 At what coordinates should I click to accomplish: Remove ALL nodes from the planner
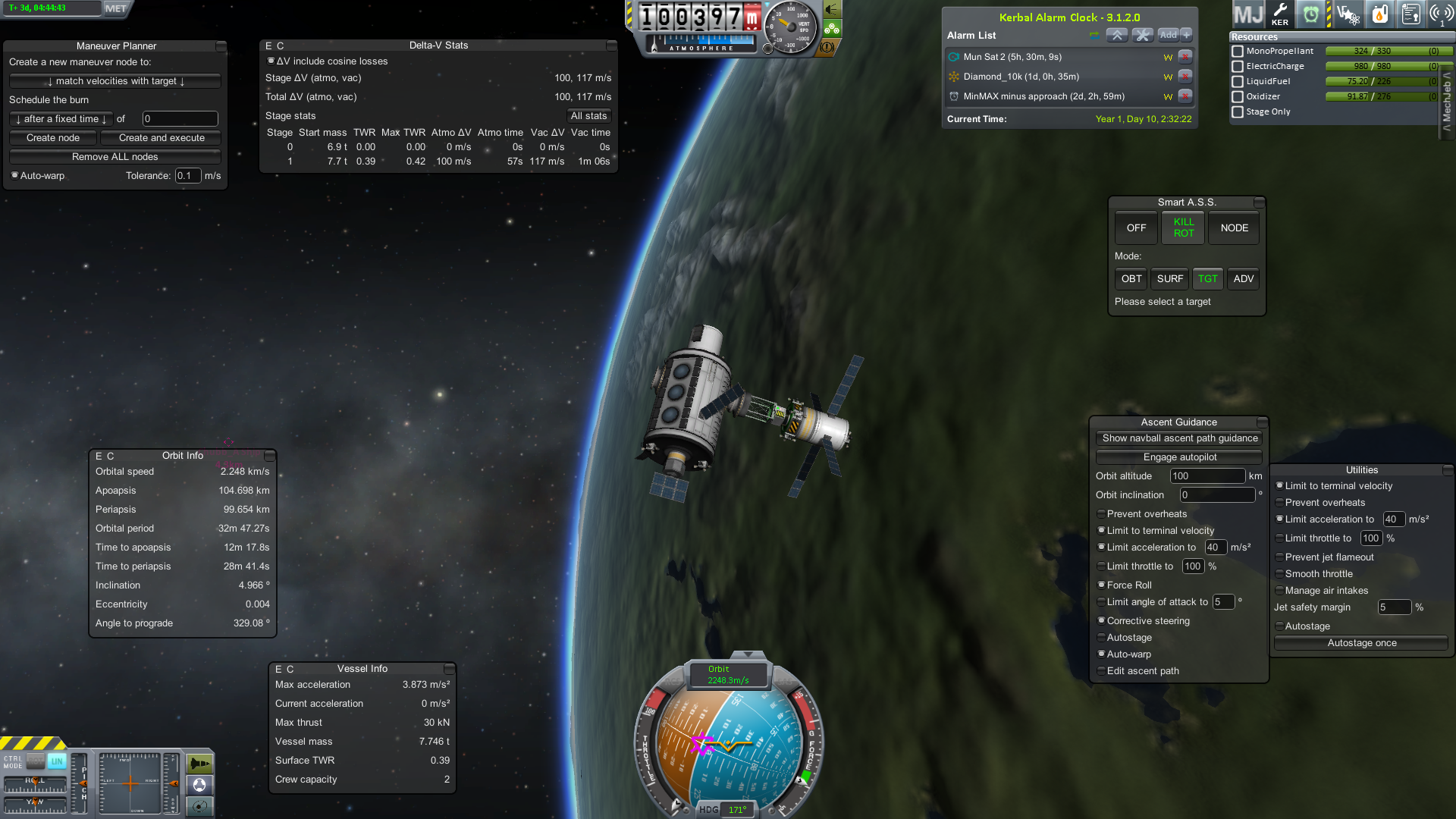tap(115, 157)
